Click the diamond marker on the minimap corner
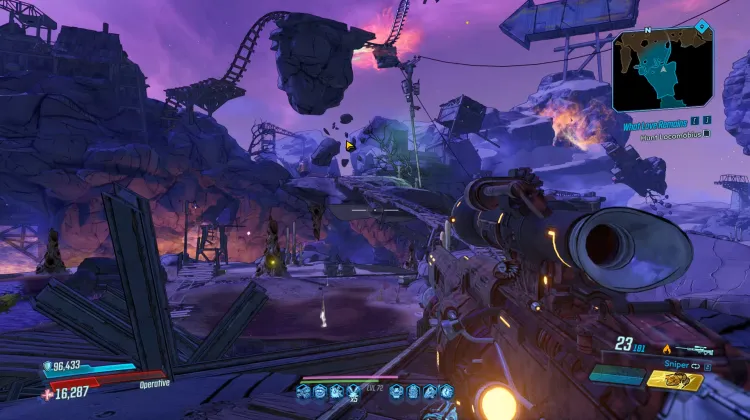This screenshot has width=750, height=420. [702, 27]
